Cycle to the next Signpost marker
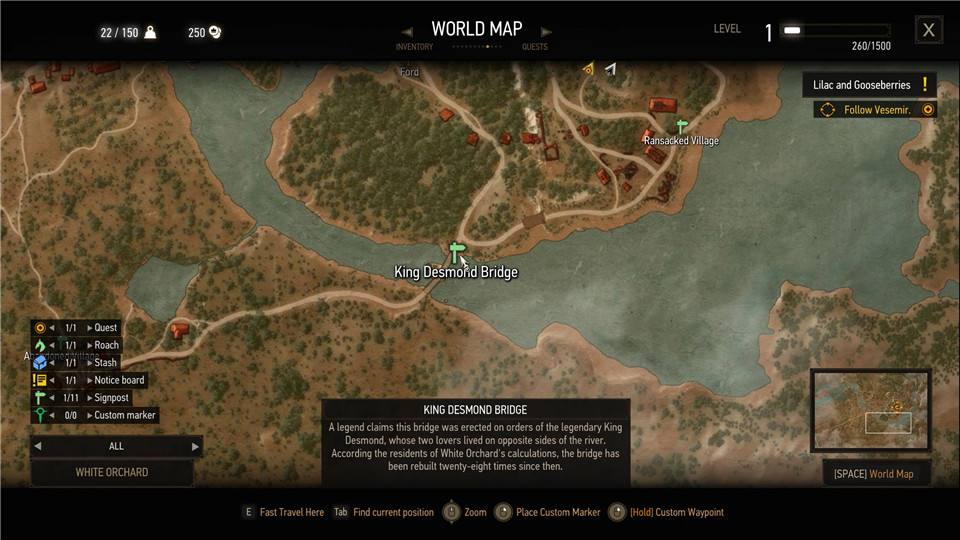Image resolution: width=960 pixels, height=540 pixels. click(89, 398)
